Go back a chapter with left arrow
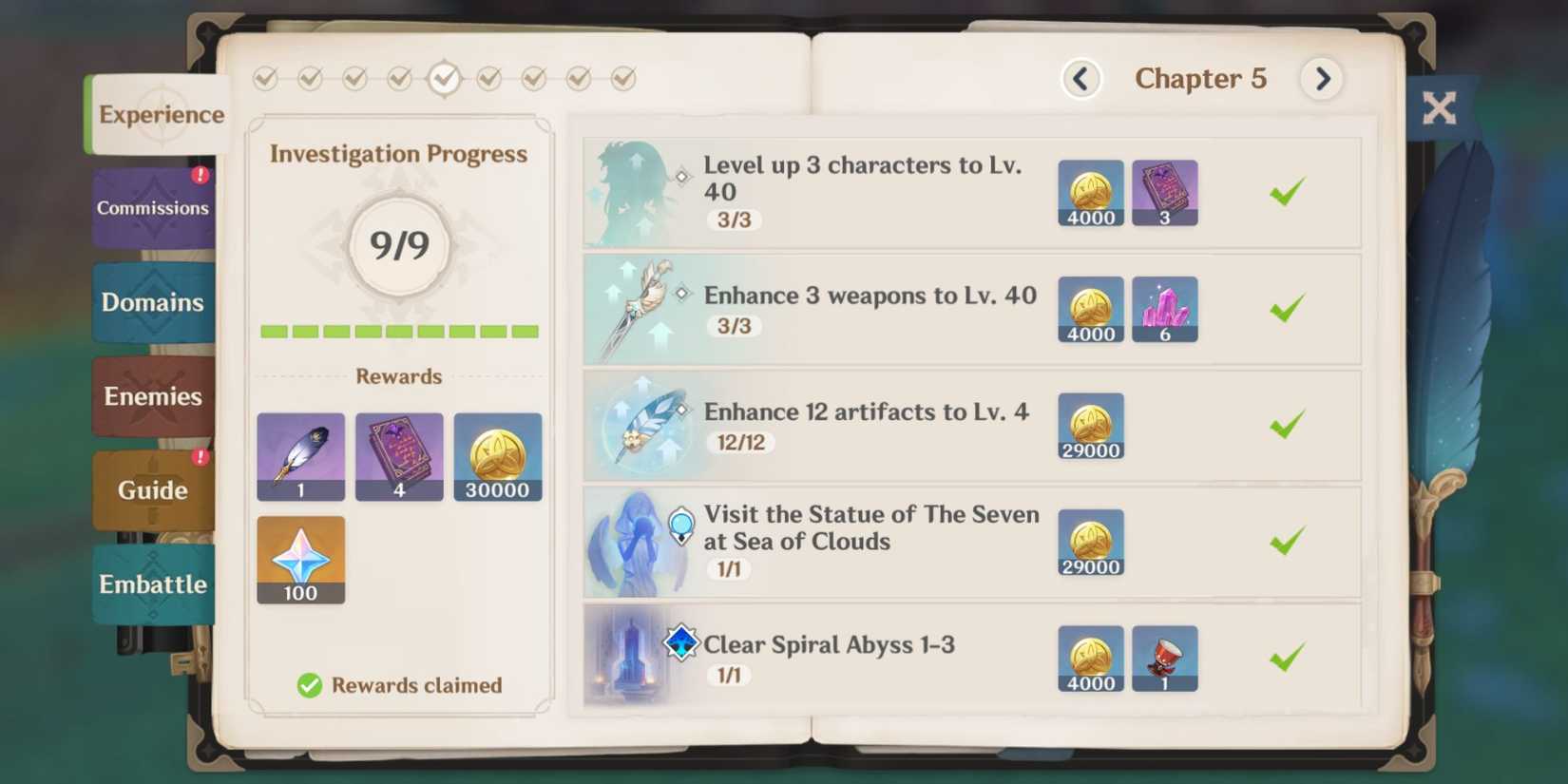The width and height of the screenshot is (1568, 784). coord(1080,79)
